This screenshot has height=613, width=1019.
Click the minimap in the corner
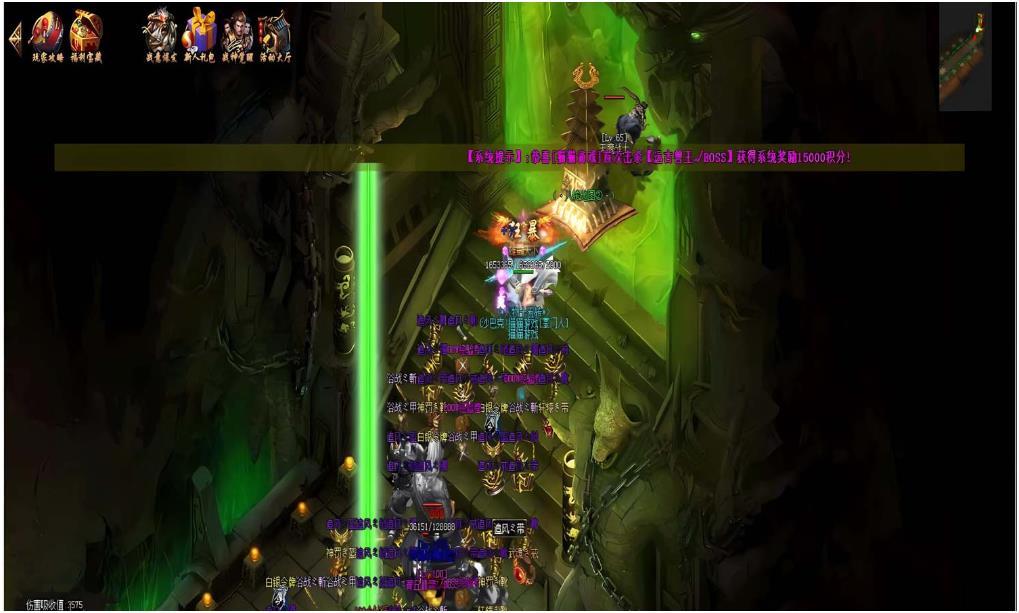[964, 57]
